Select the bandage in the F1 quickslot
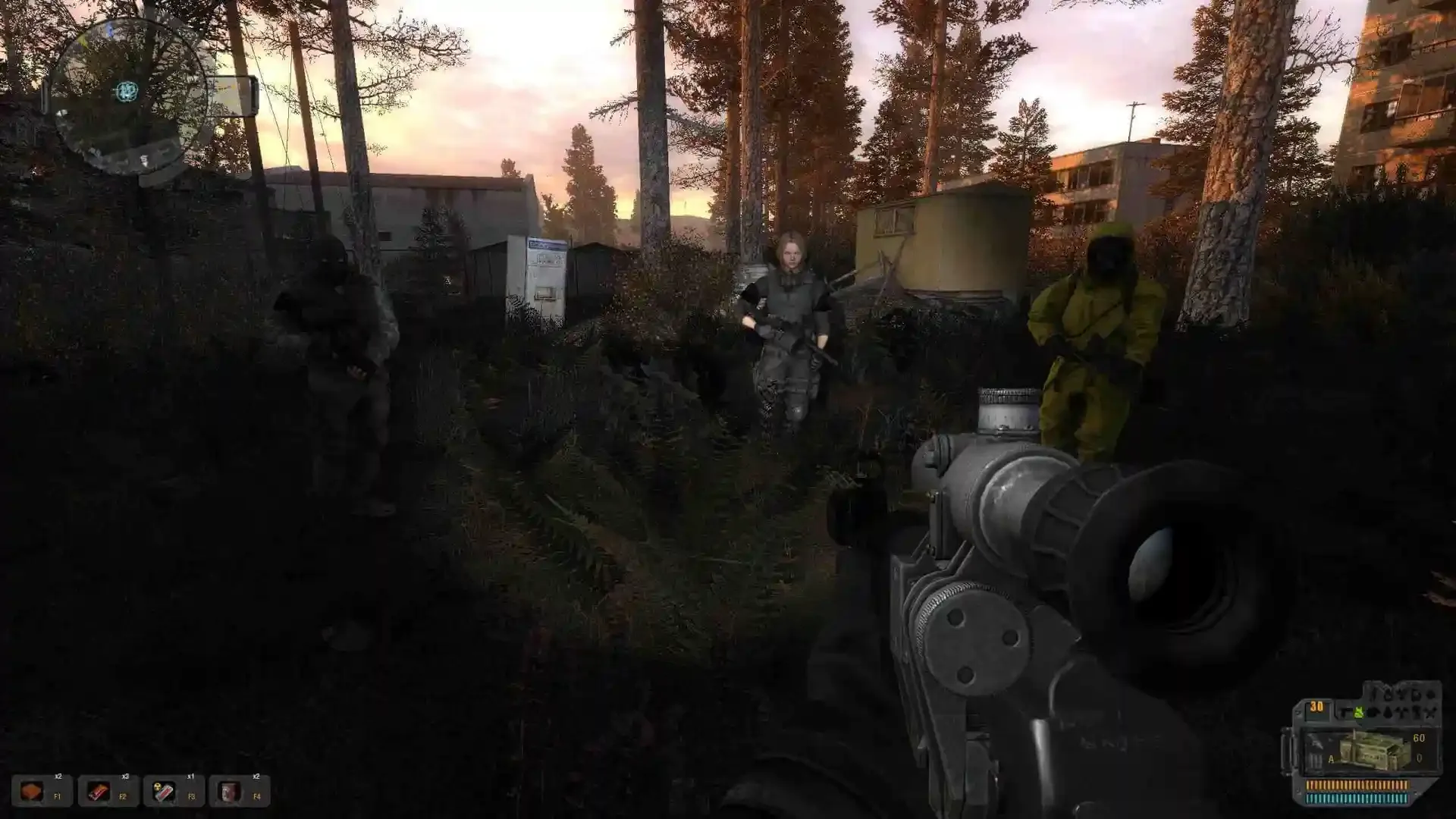The height and width of the screenshot is (819, 1456). pyautogui.click(x=32, y=790)
